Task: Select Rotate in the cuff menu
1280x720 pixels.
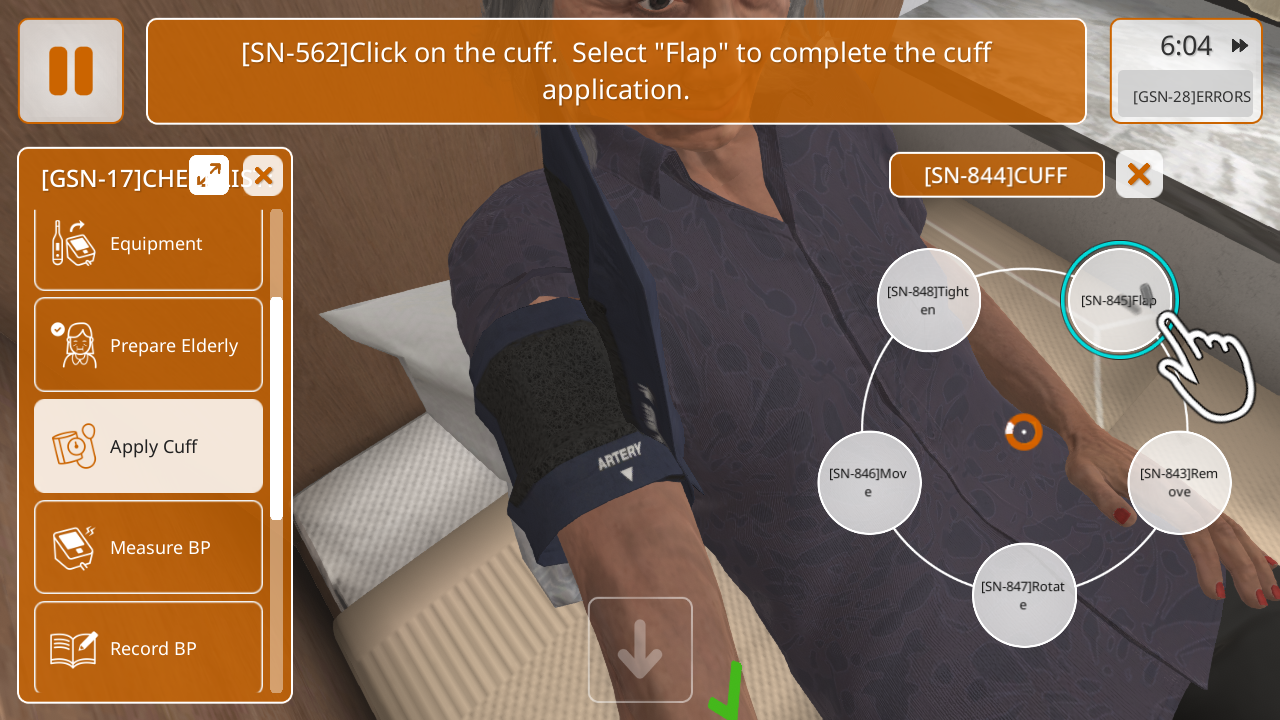Action: pyautogui.click(x=1023, y=595)
